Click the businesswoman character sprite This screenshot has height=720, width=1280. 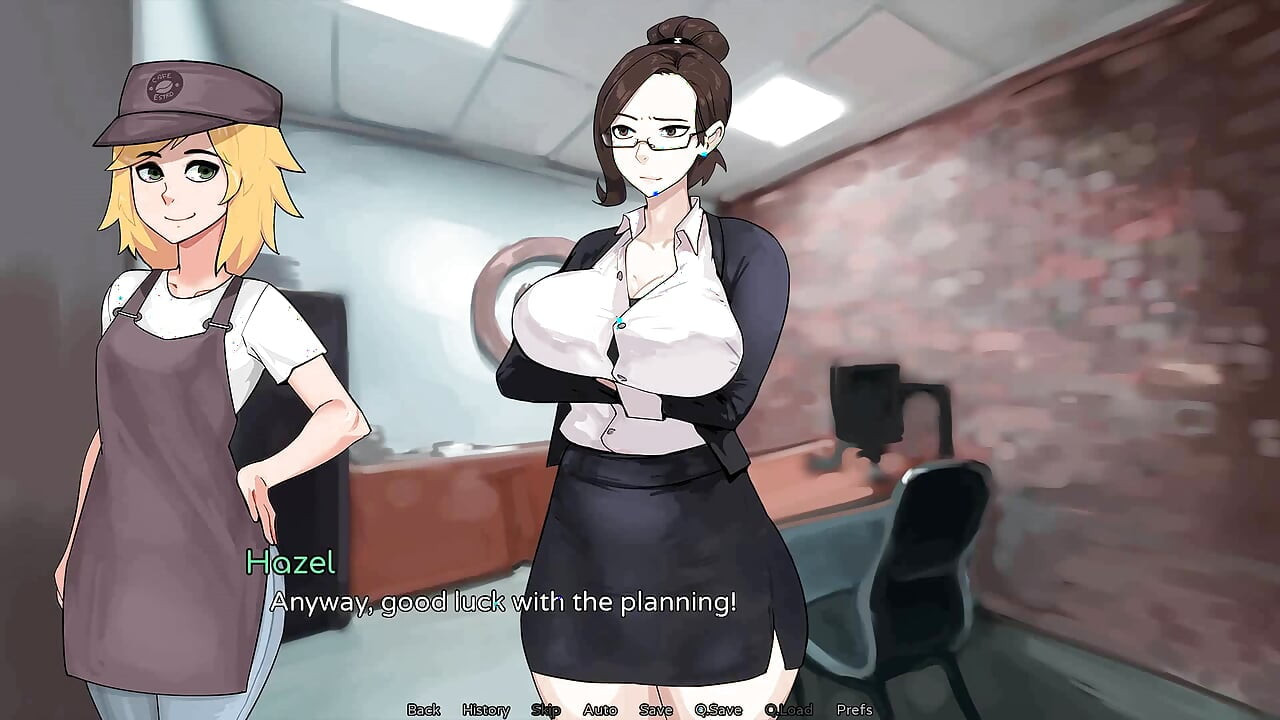[650, 350]
